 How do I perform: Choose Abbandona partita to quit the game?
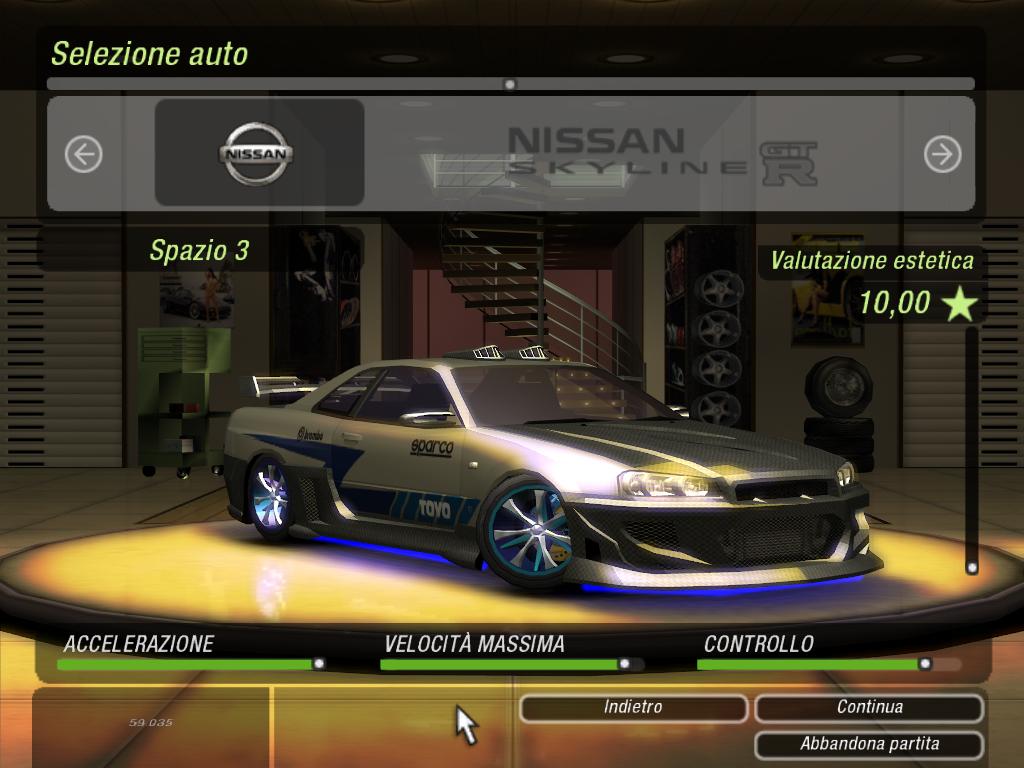(x=869, y=744)
